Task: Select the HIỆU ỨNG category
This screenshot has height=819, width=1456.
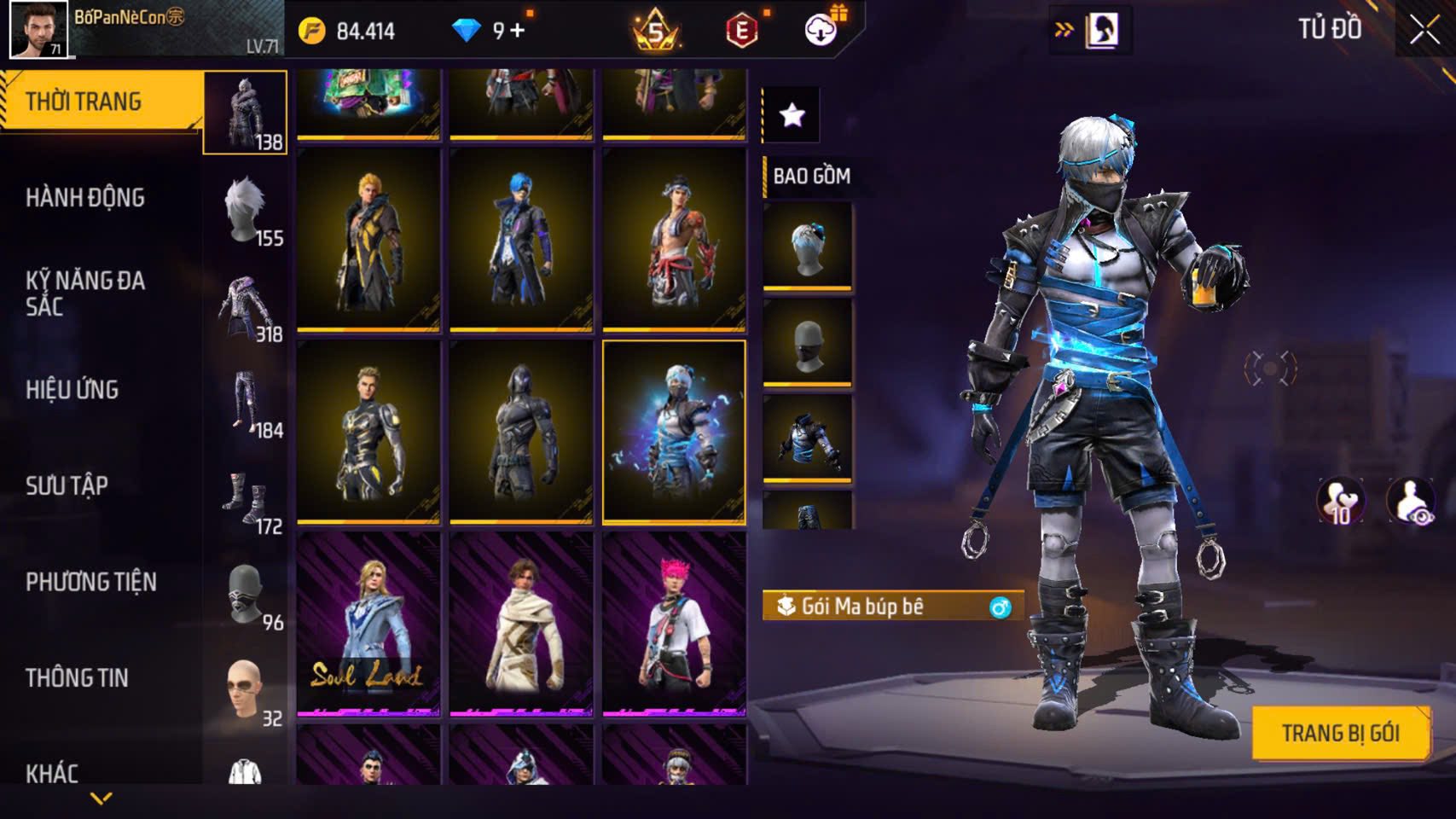Action: tap(73, 390)
